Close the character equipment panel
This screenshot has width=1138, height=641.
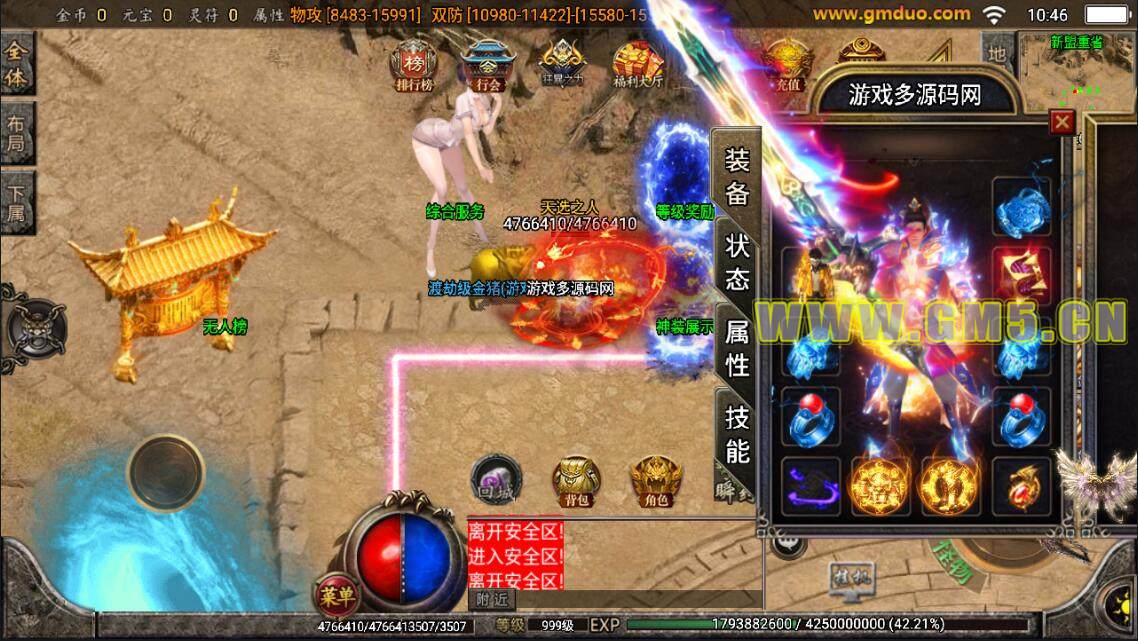1062,122
